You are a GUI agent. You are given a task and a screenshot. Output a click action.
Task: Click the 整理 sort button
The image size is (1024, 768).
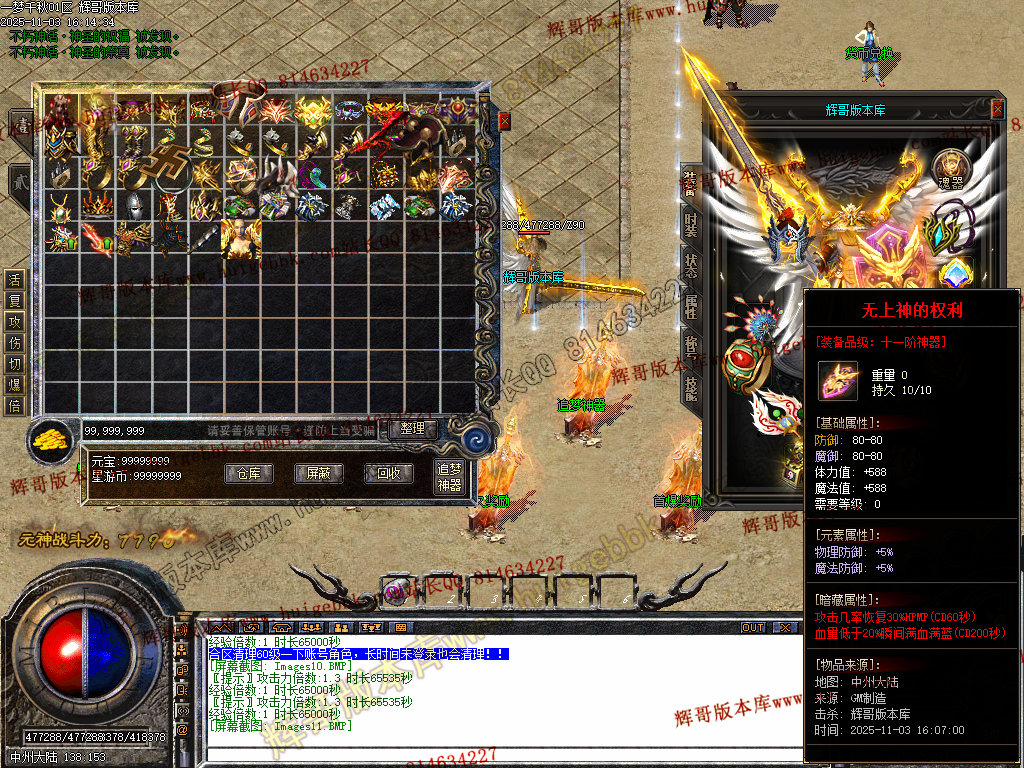(x=412, y=429)
